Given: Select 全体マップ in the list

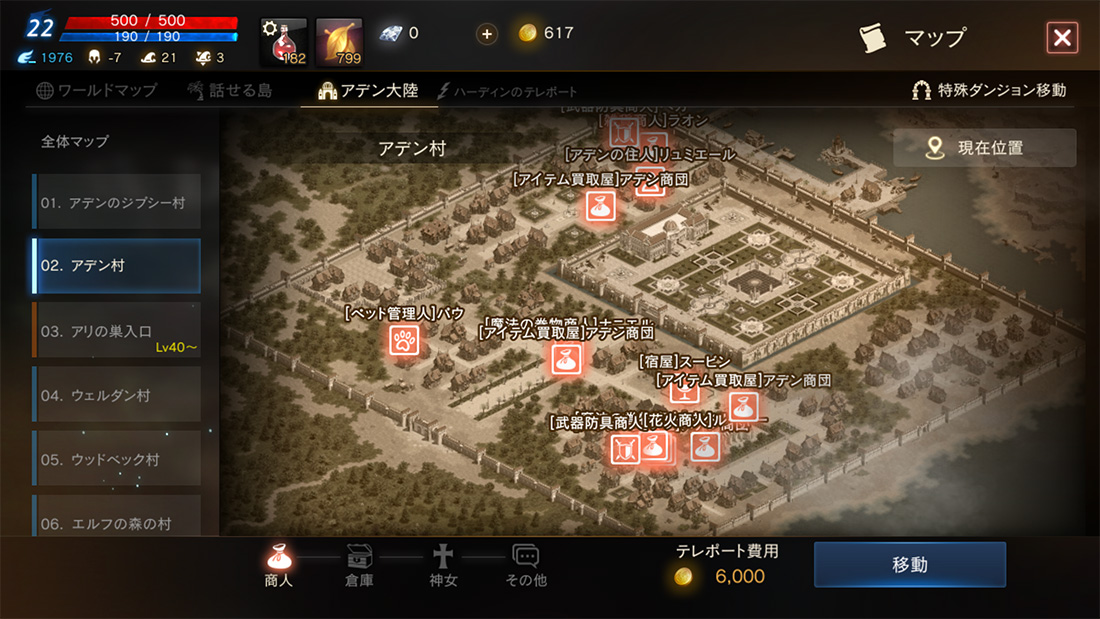Looking at the screenshot, I should pyautogui.click(x=75, y=142).
